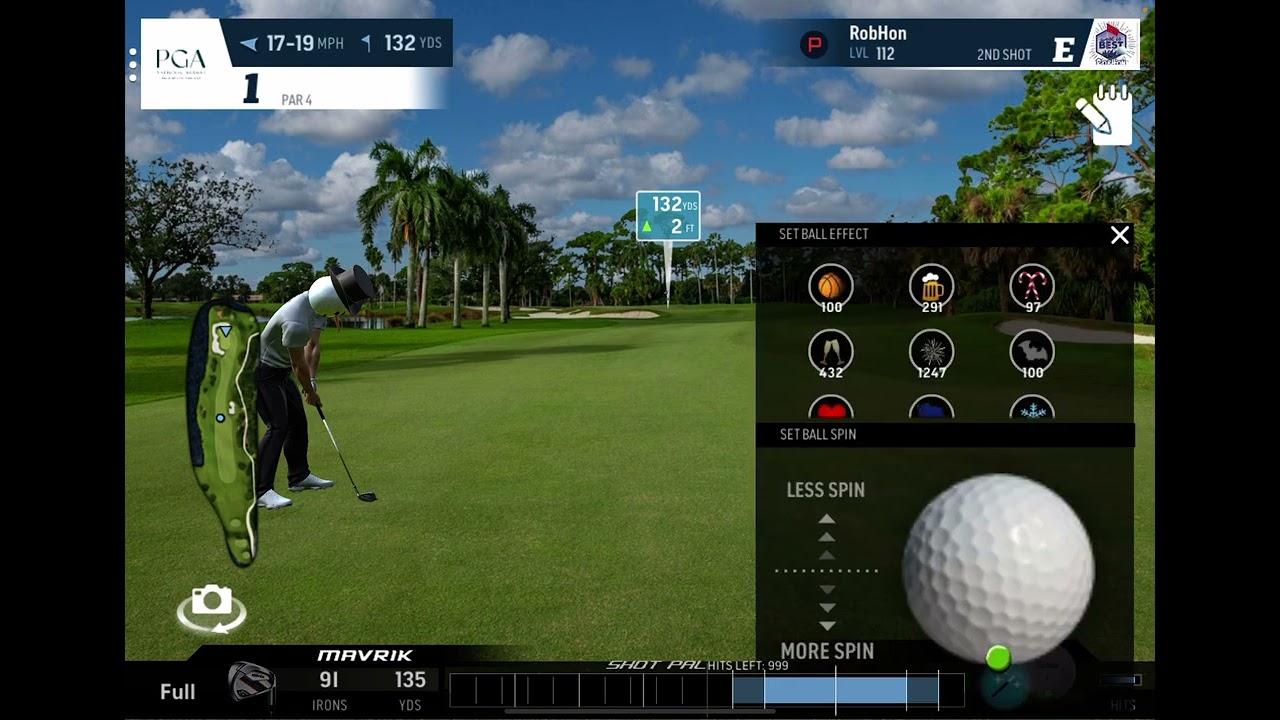Choose the fireworks ball effect
The height and width of the screenshot is (720, 1280).
(931, 352)
